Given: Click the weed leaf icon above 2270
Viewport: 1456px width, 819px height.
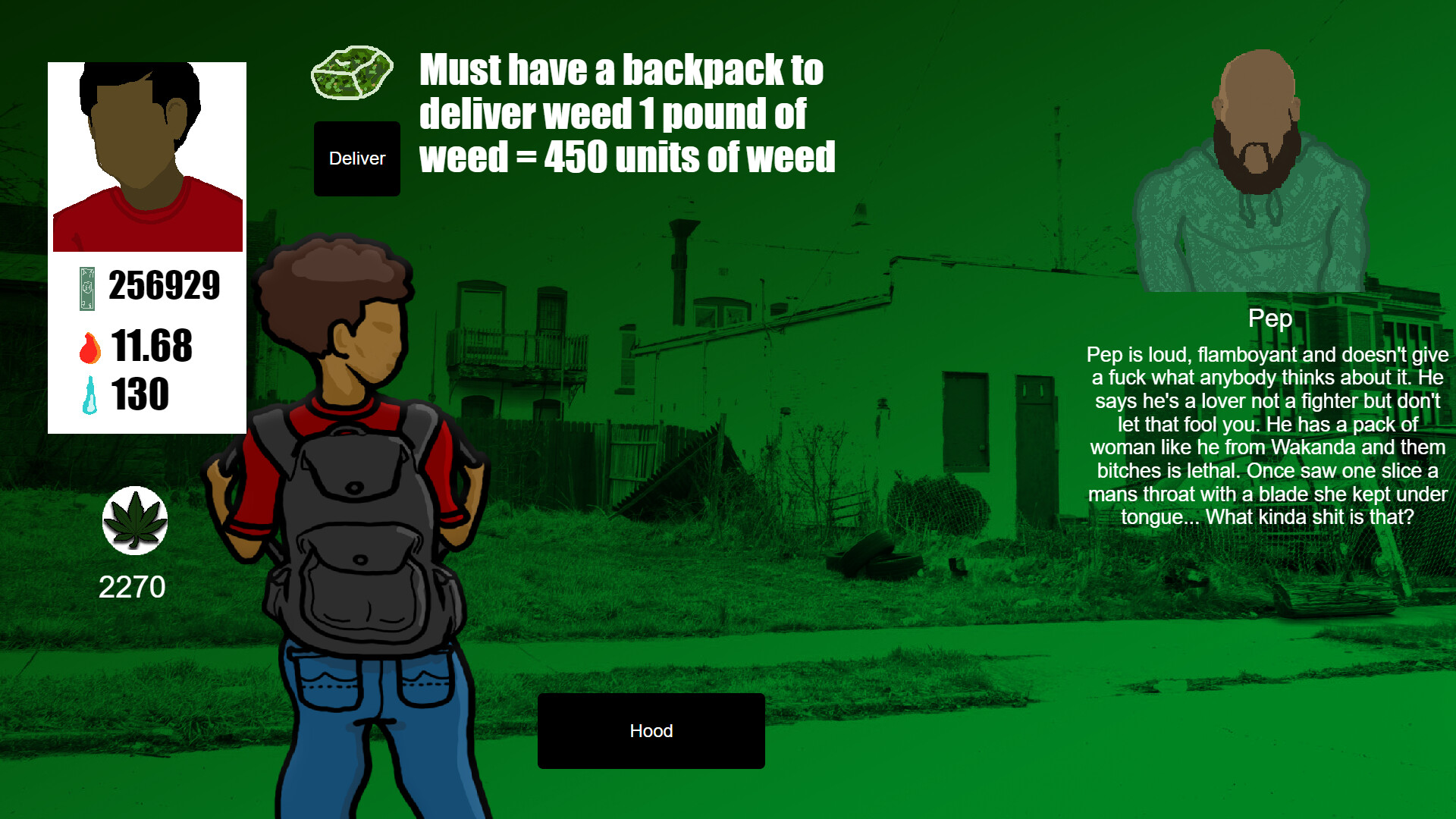Looking at the screenshot, I should (x=133, y=522).
